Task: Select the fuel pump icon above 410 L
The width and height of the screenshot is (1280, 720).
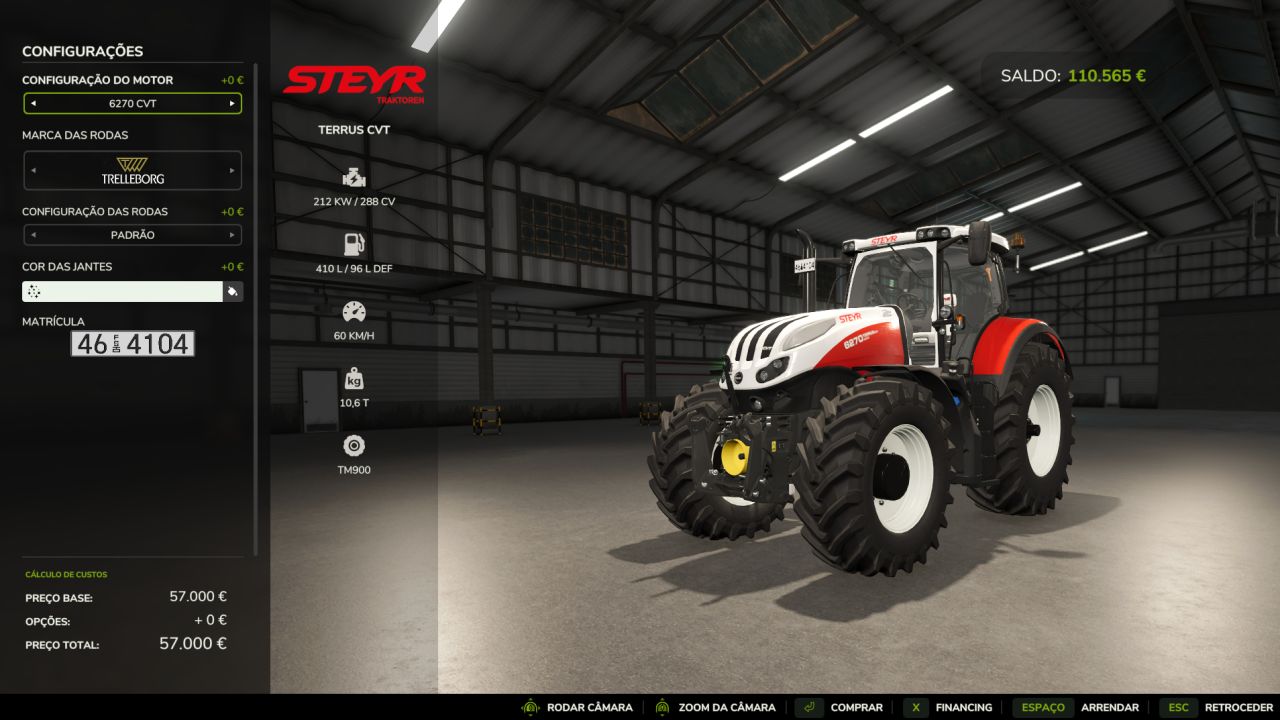Action: tap(353, 242)
